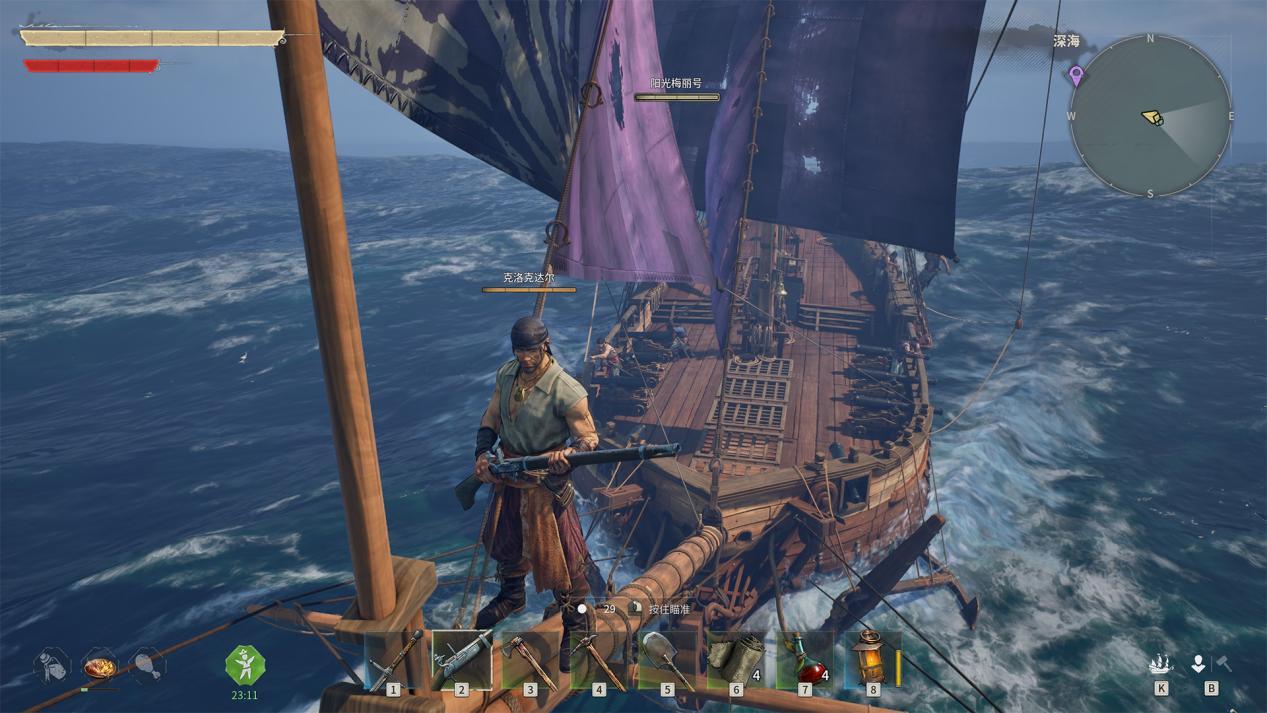Click the purple waypoint marker on minimap
The height and width of the screenshot is (713, 1267).
(1076, 74)
